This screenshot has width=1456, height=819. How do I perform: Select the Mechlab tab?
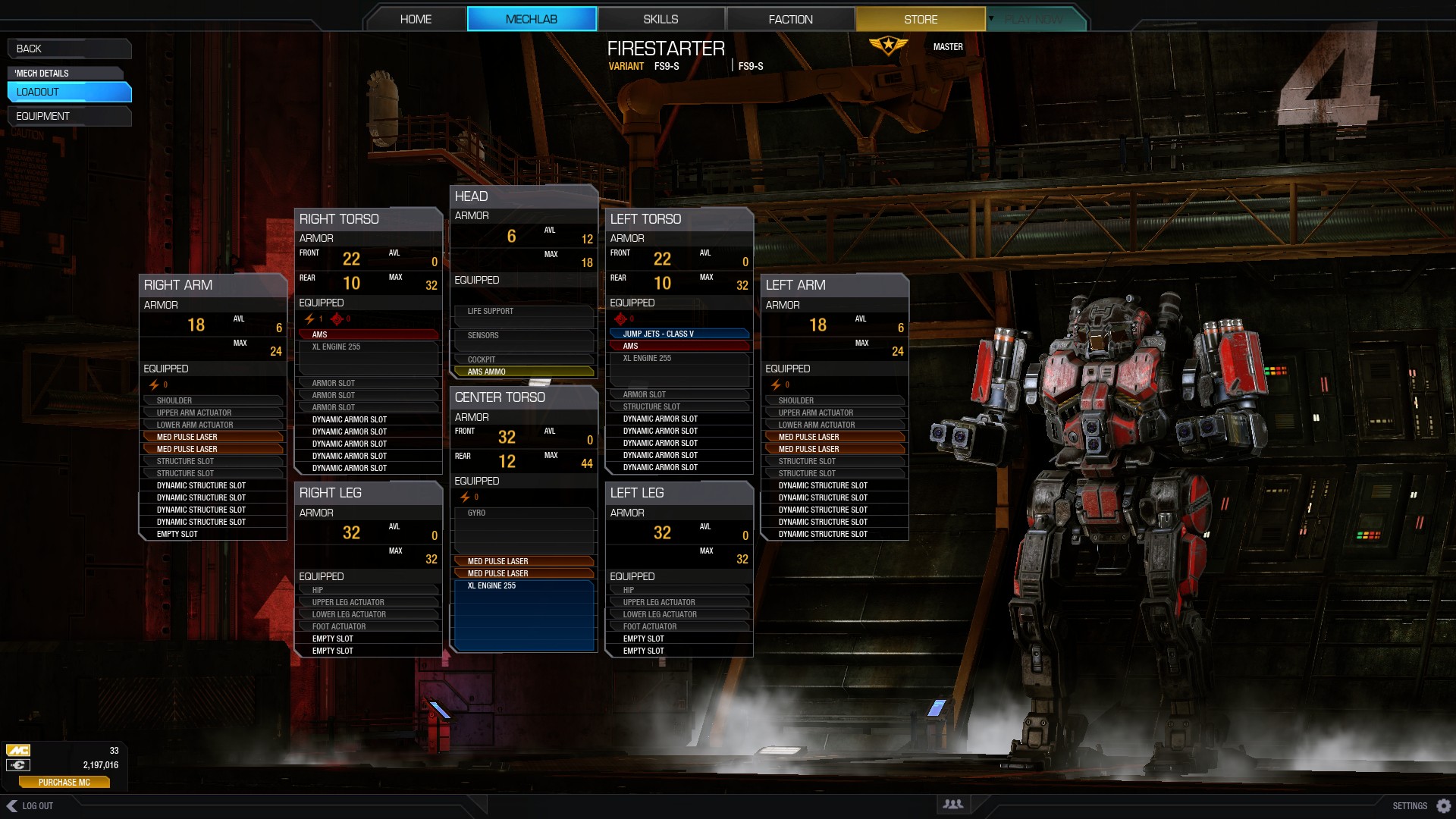pos(532,19)
